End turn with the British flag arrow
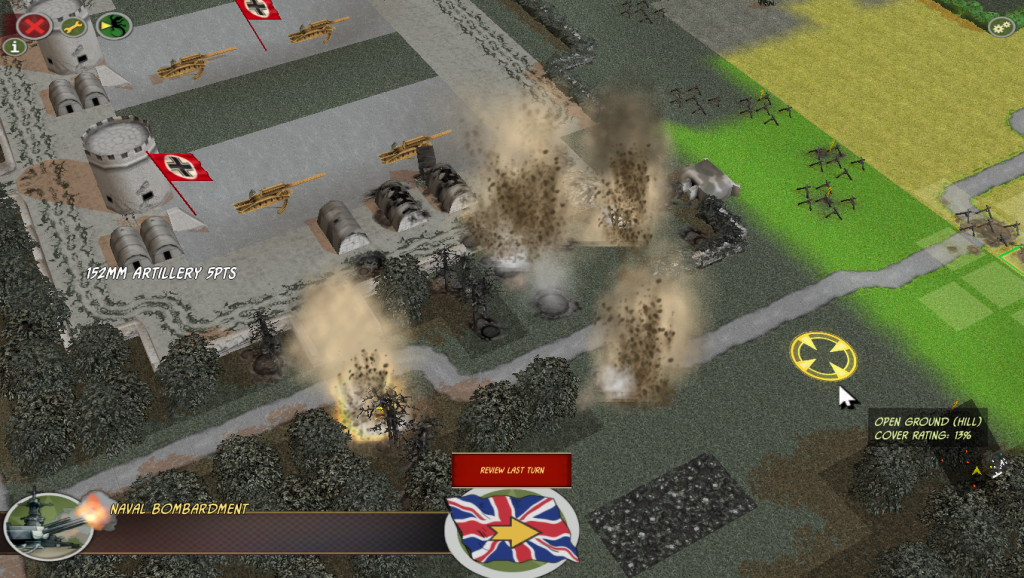Image resolution: width=1024 pixels, height=578 pixels. [513, 531]
